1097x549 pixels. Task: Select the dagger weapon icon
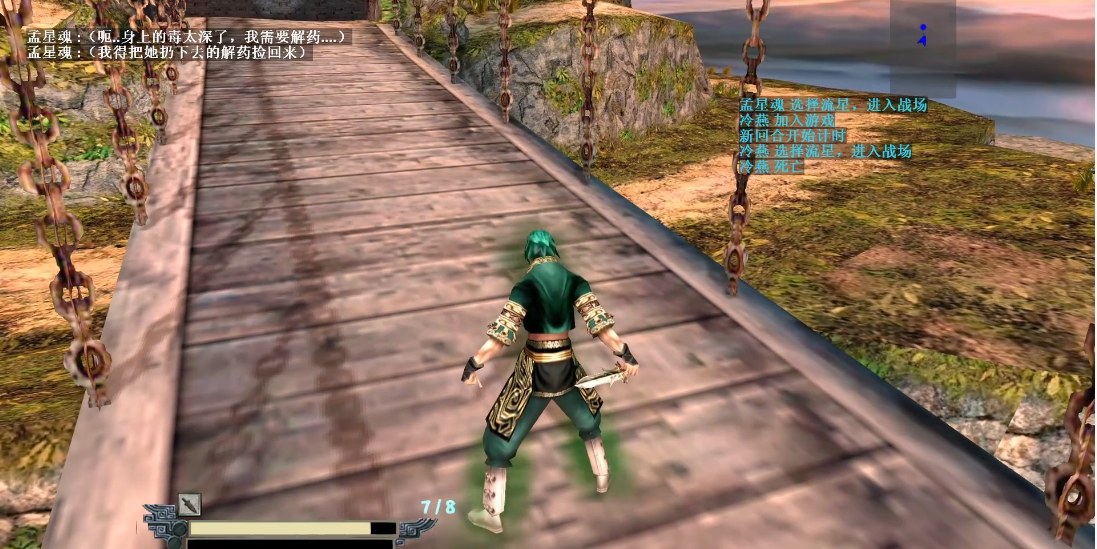189,505
